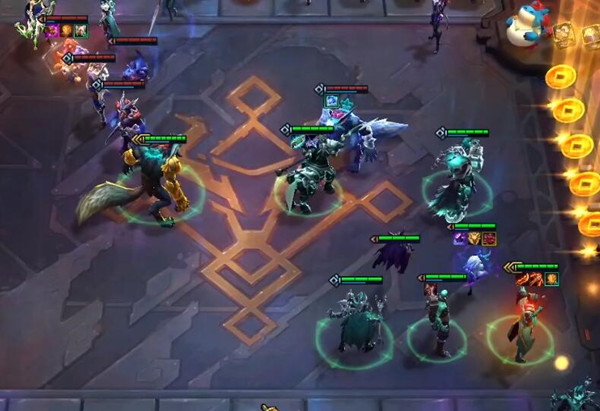Viewport: 600px width, 411px height.
Task: Select the allied unit carrying three items
Action: pyautogui.click(x=474, y=265)
